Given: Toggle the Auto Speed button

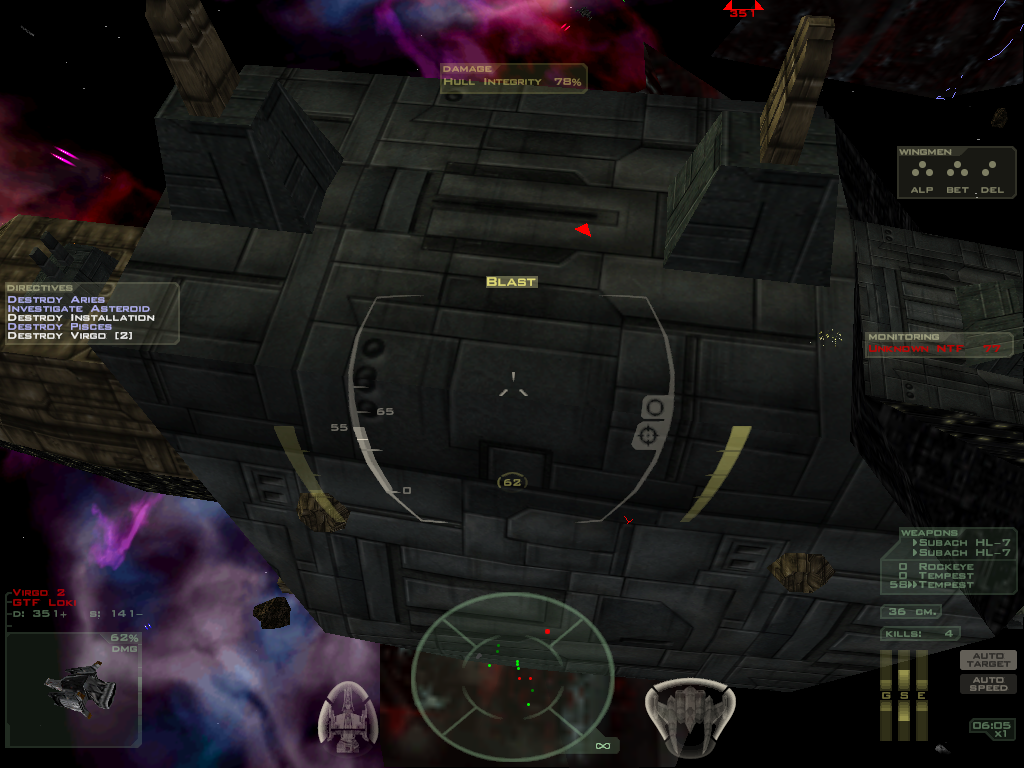Looking at the screenshot, I should [988, 684].
